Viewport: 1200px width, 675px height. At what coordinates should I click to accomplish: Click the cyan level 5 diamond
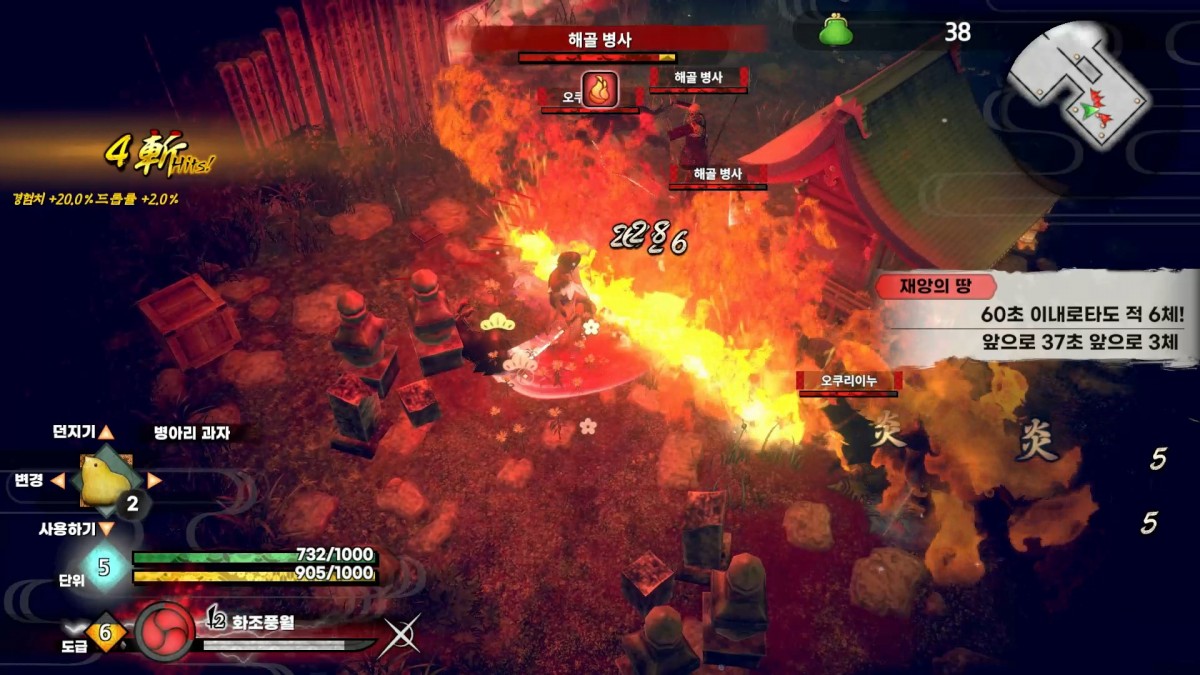(x=103, y=567)
